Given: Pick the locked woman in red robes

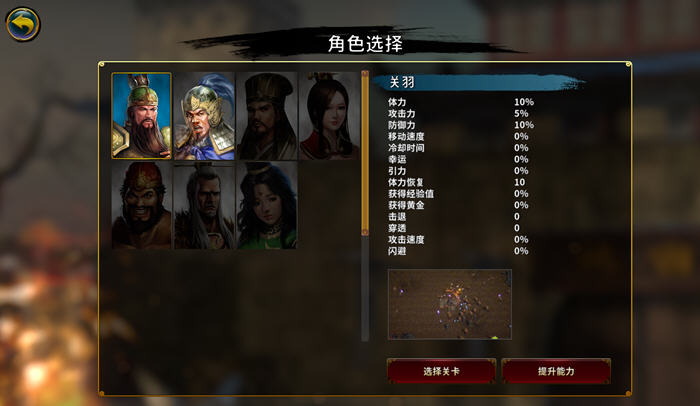Looking at the screenshot, I should 329,116.
